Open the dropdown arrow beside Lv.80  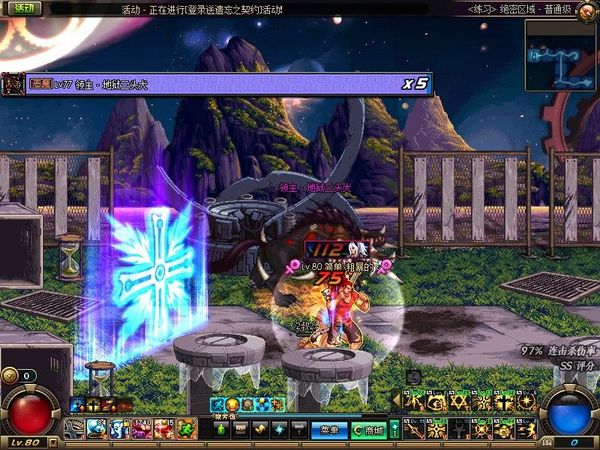coord(52,441)
